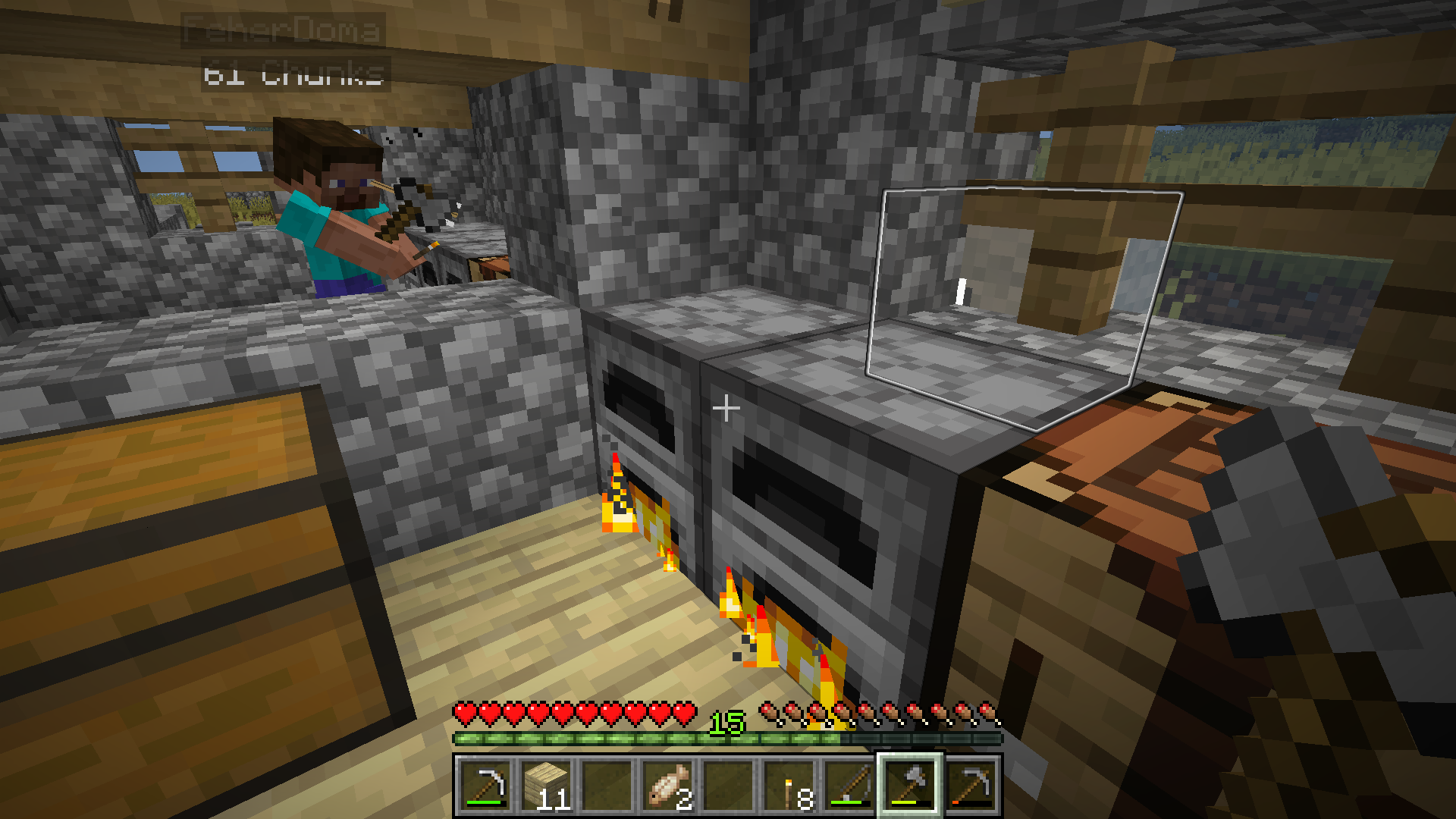Select the cooked fish hotbar slot

tap(667, 785)
